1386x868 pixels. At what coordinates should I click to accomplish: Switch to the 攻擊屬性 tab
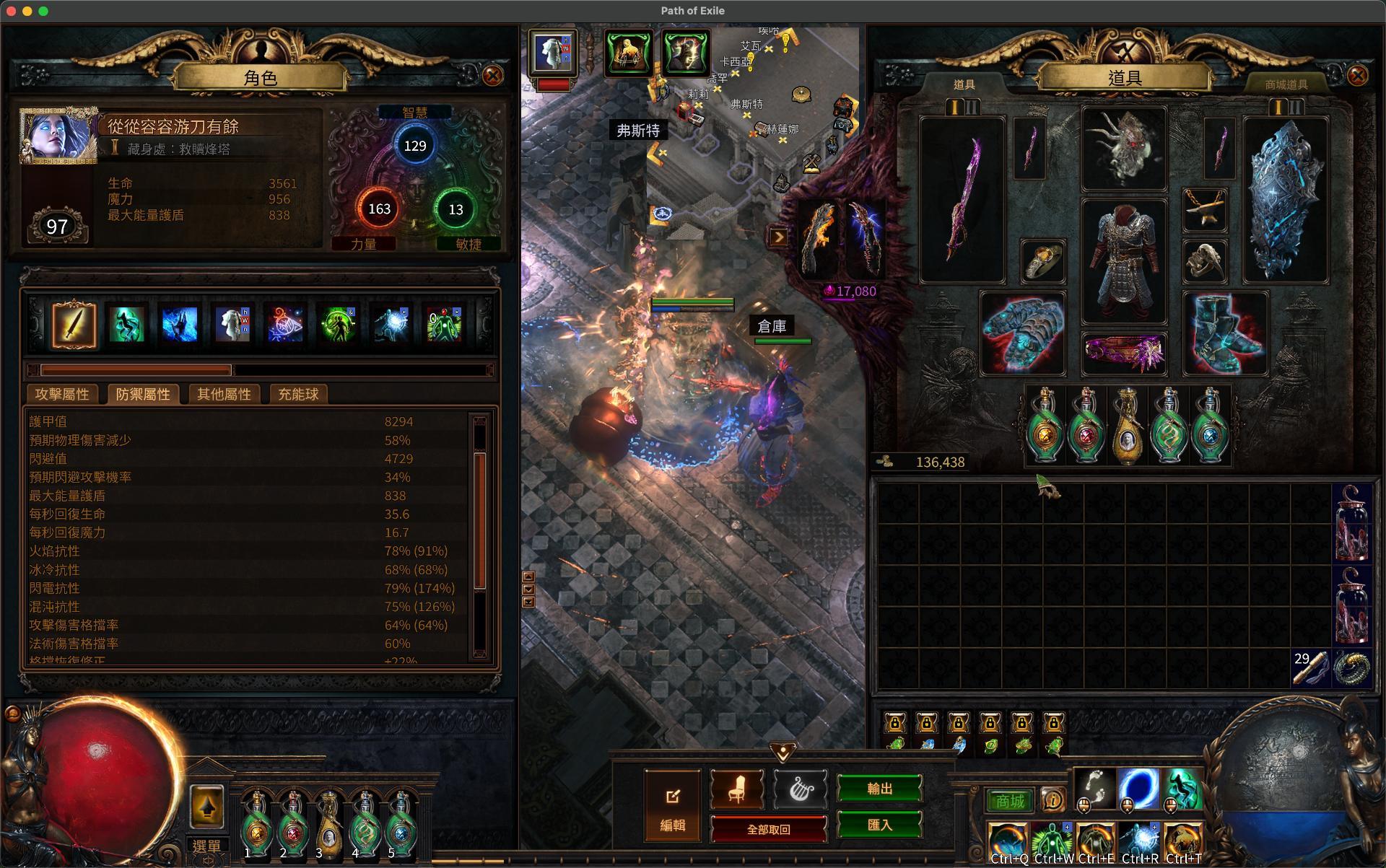coord(62,394)
